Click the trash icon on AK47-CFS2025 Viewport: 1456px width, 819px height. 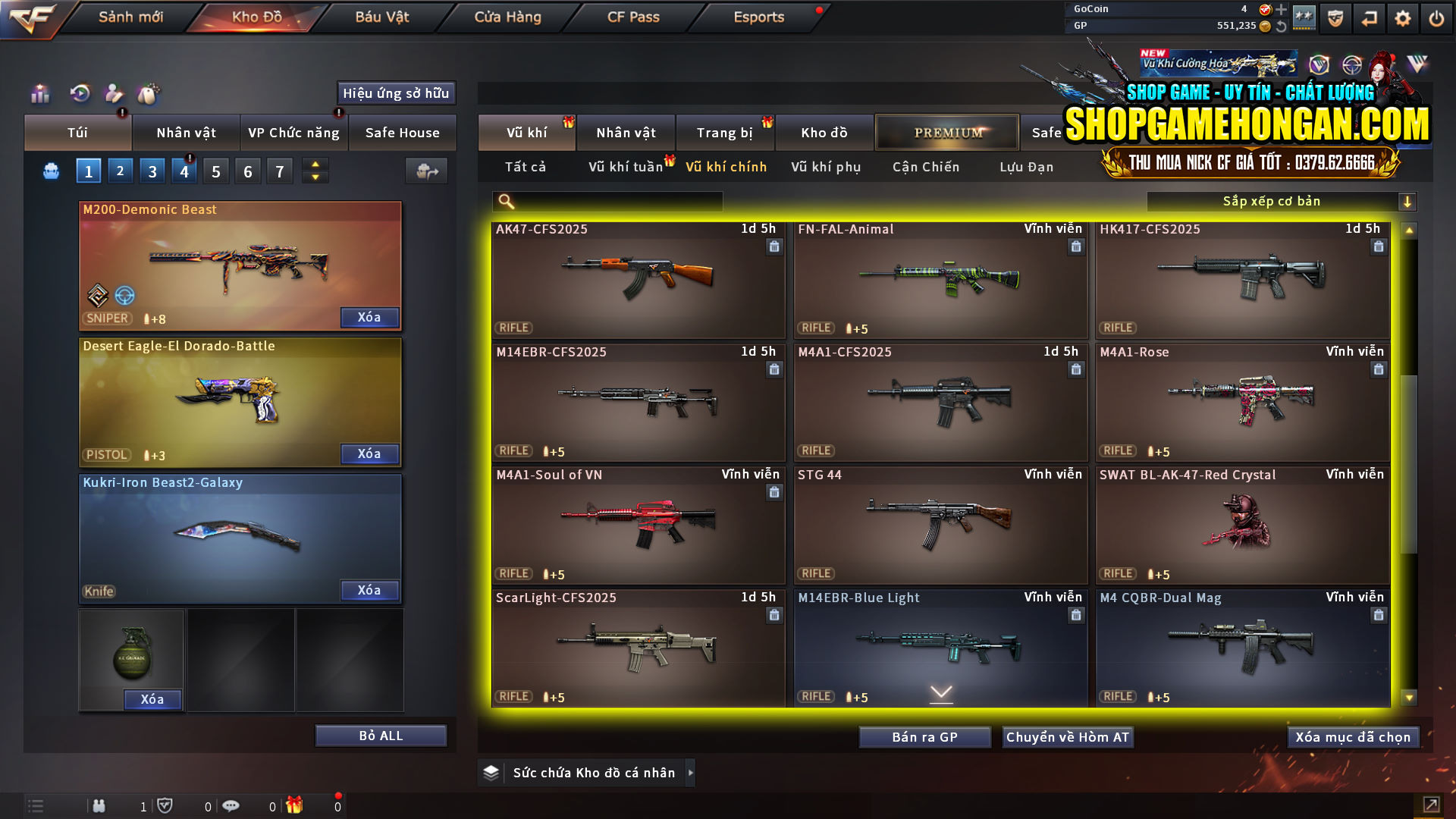point(774,246)
